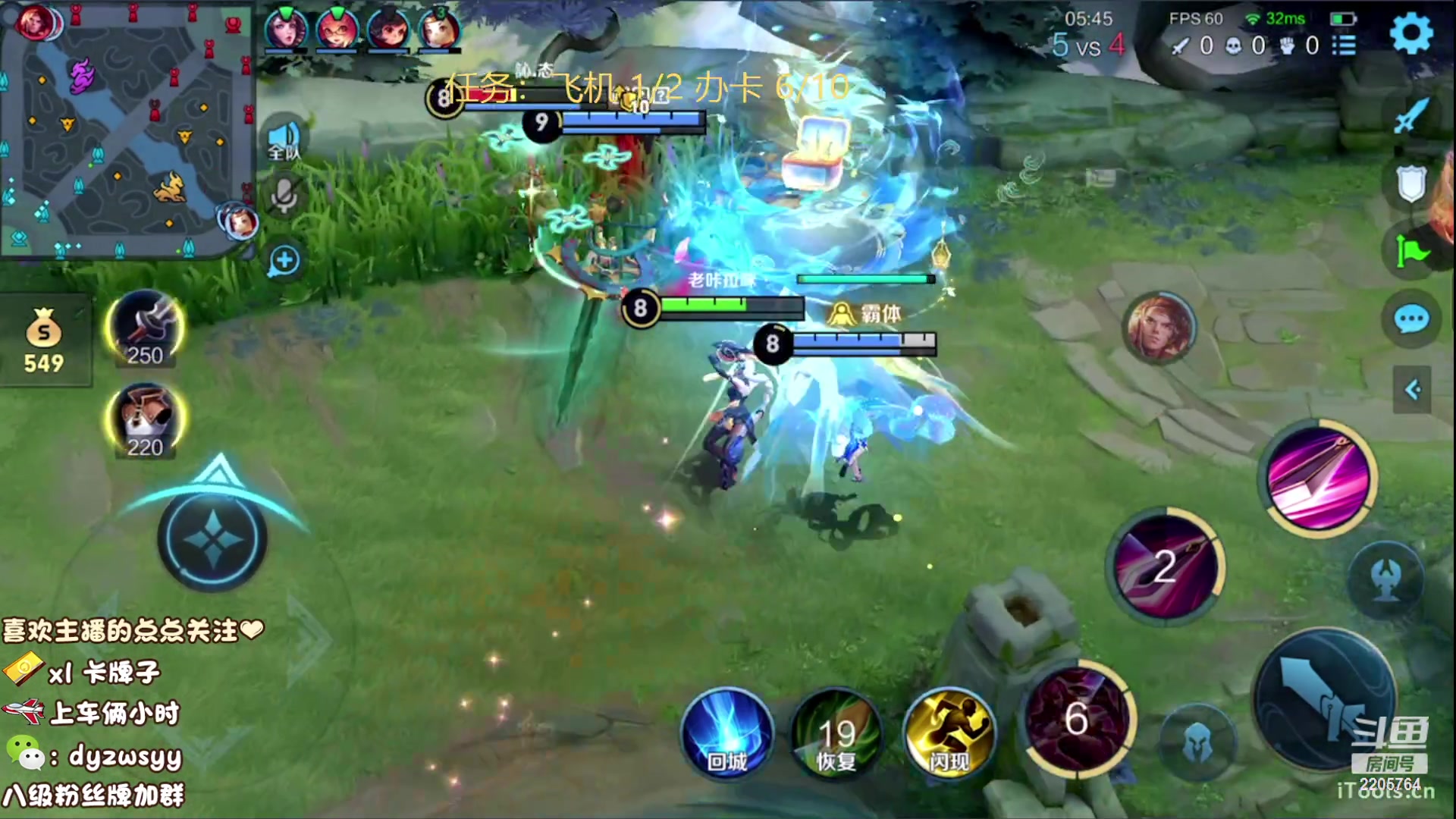Toggle the team voice speaker button
Screen dimensions: 1456x819
point(284,141)
